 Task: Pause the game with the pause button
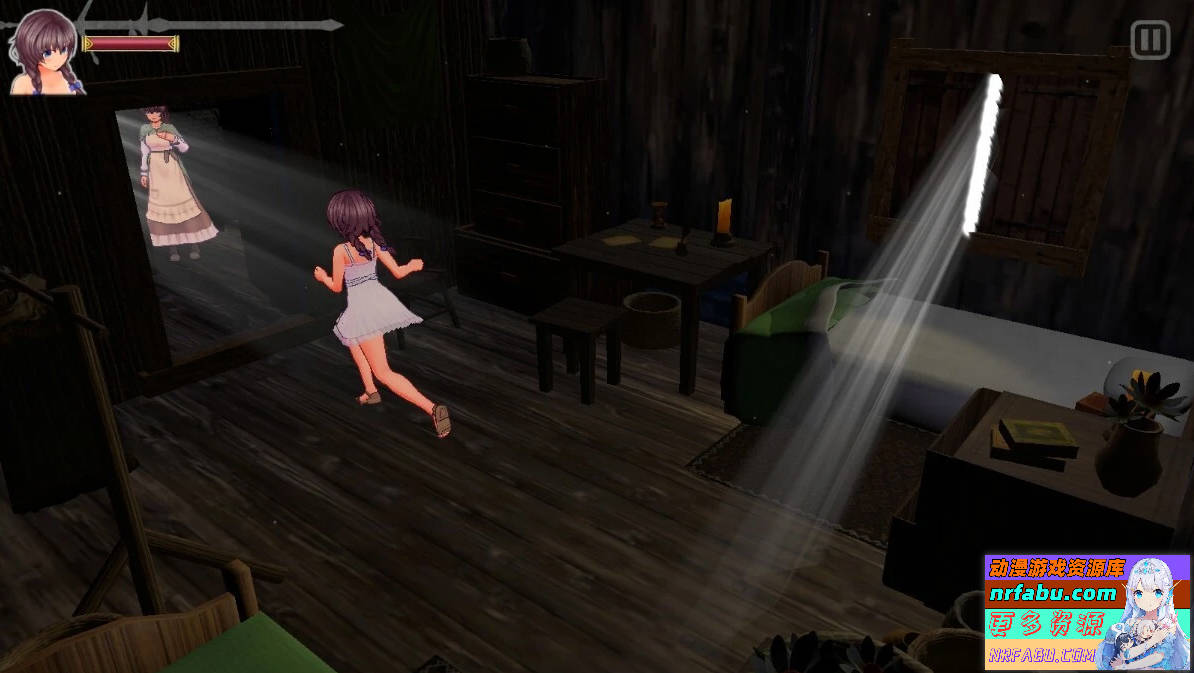pos(1150,41)
